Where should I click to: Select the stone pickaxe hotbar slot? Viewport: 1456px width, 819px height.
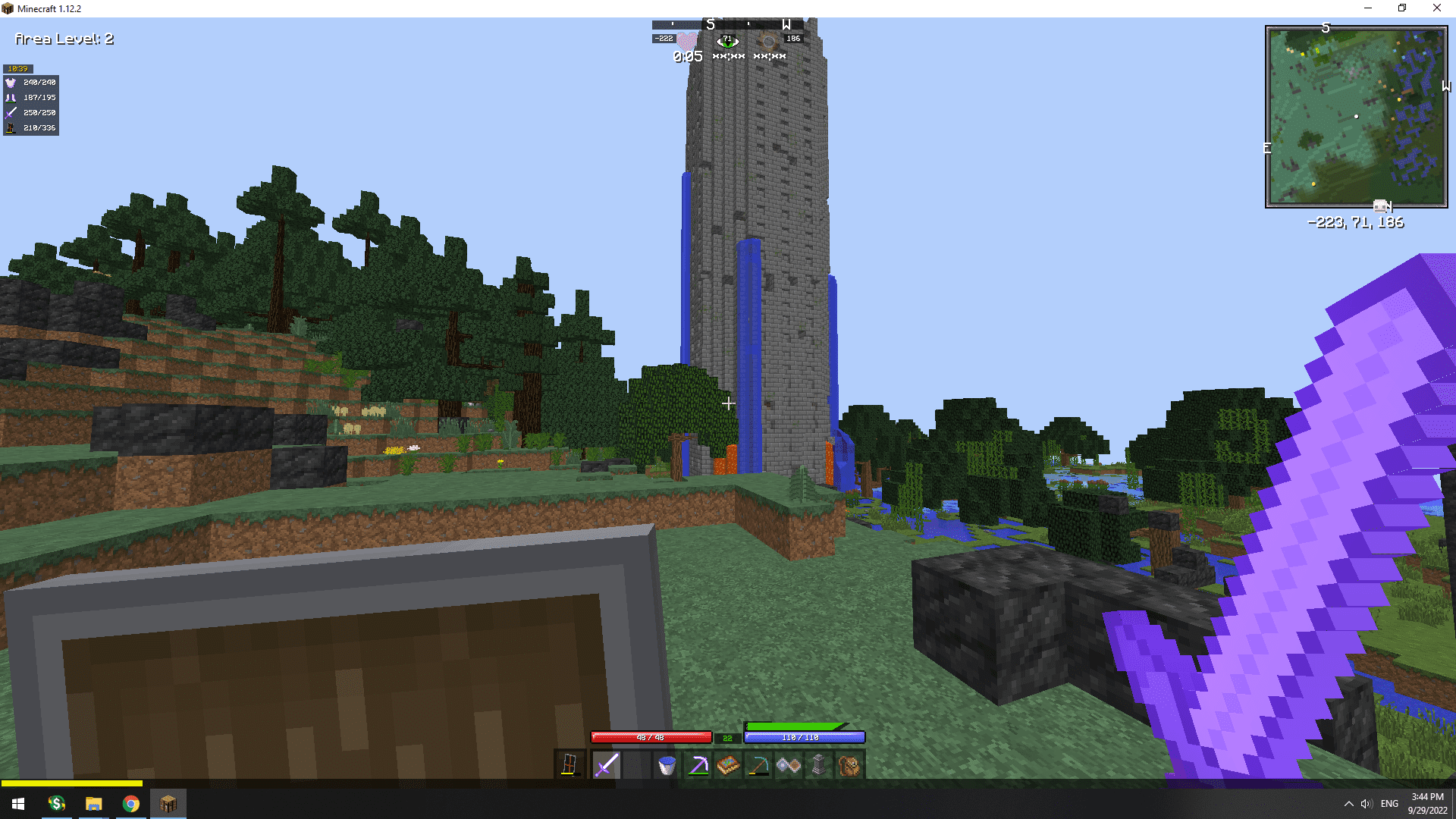760,765
